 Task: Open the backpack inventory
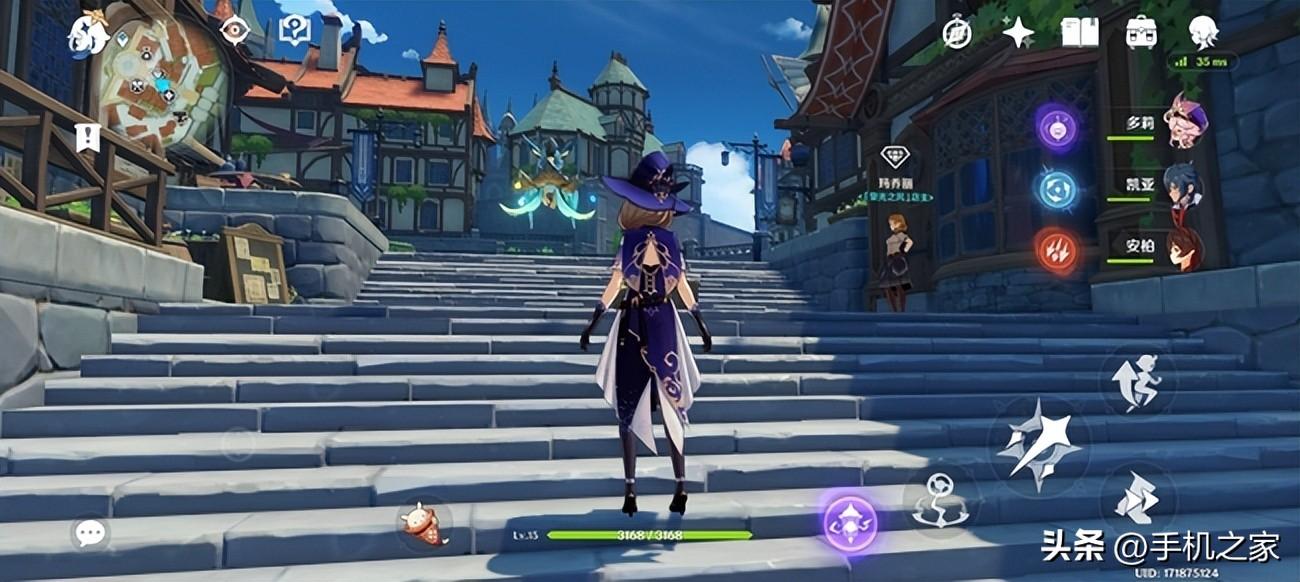pos(1141,32)
